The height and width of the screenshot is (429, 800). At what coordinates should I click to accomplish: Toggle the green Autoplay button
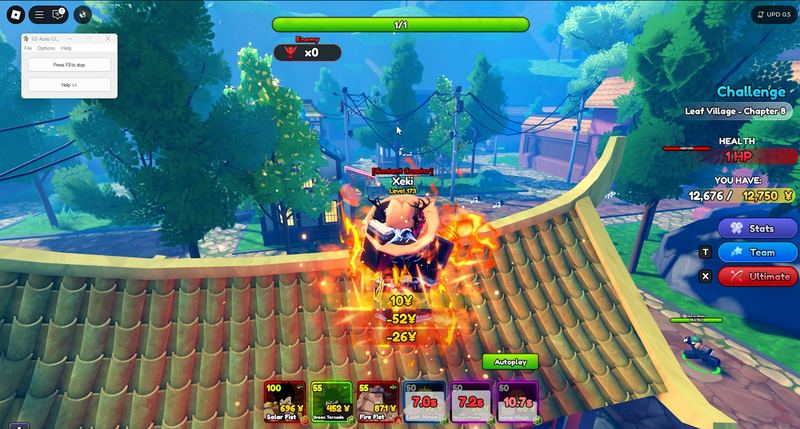(x=510, y=362)
